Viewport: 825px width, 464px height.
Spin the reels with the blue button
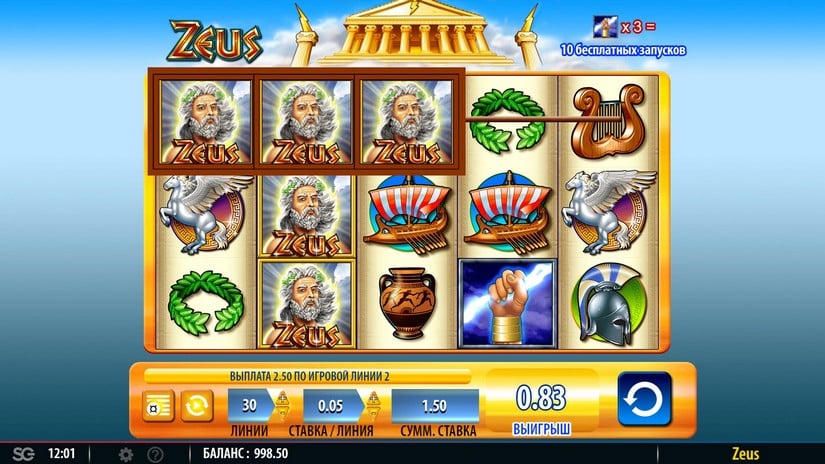click(643, 400)
